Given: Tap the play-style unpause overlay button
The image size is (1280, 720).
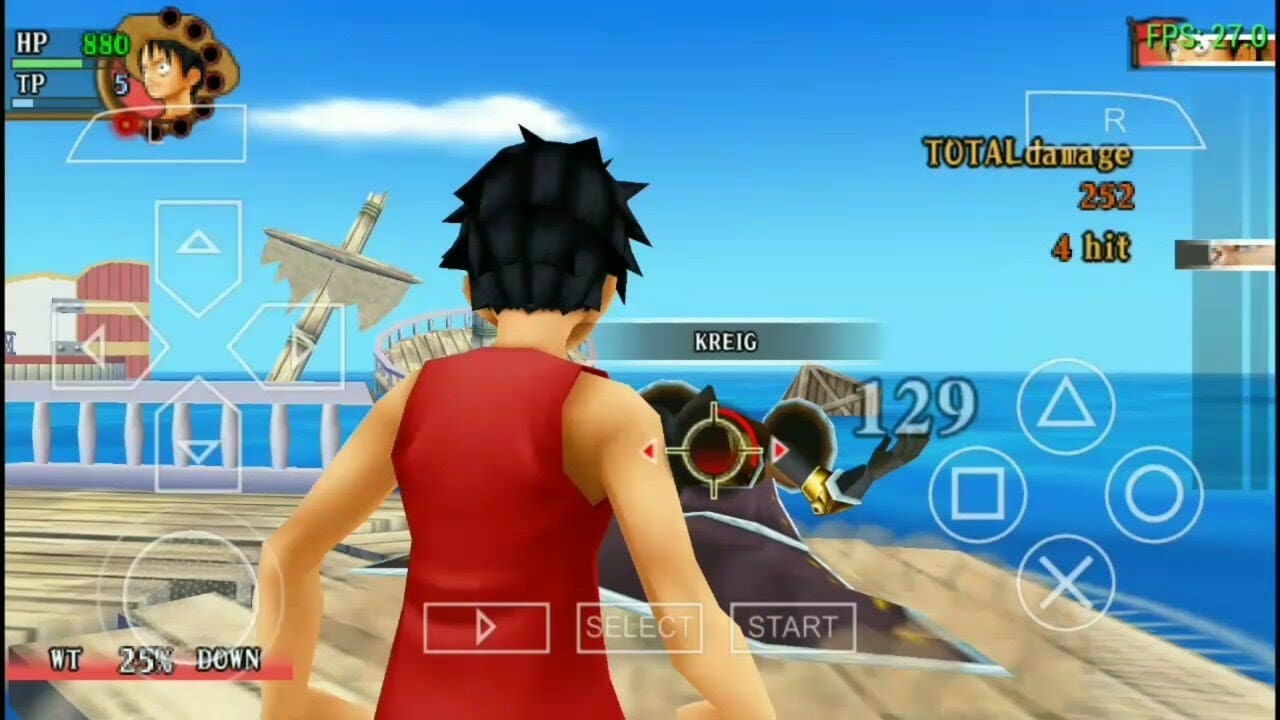Looking at the screenshot, I should (486, 626).
